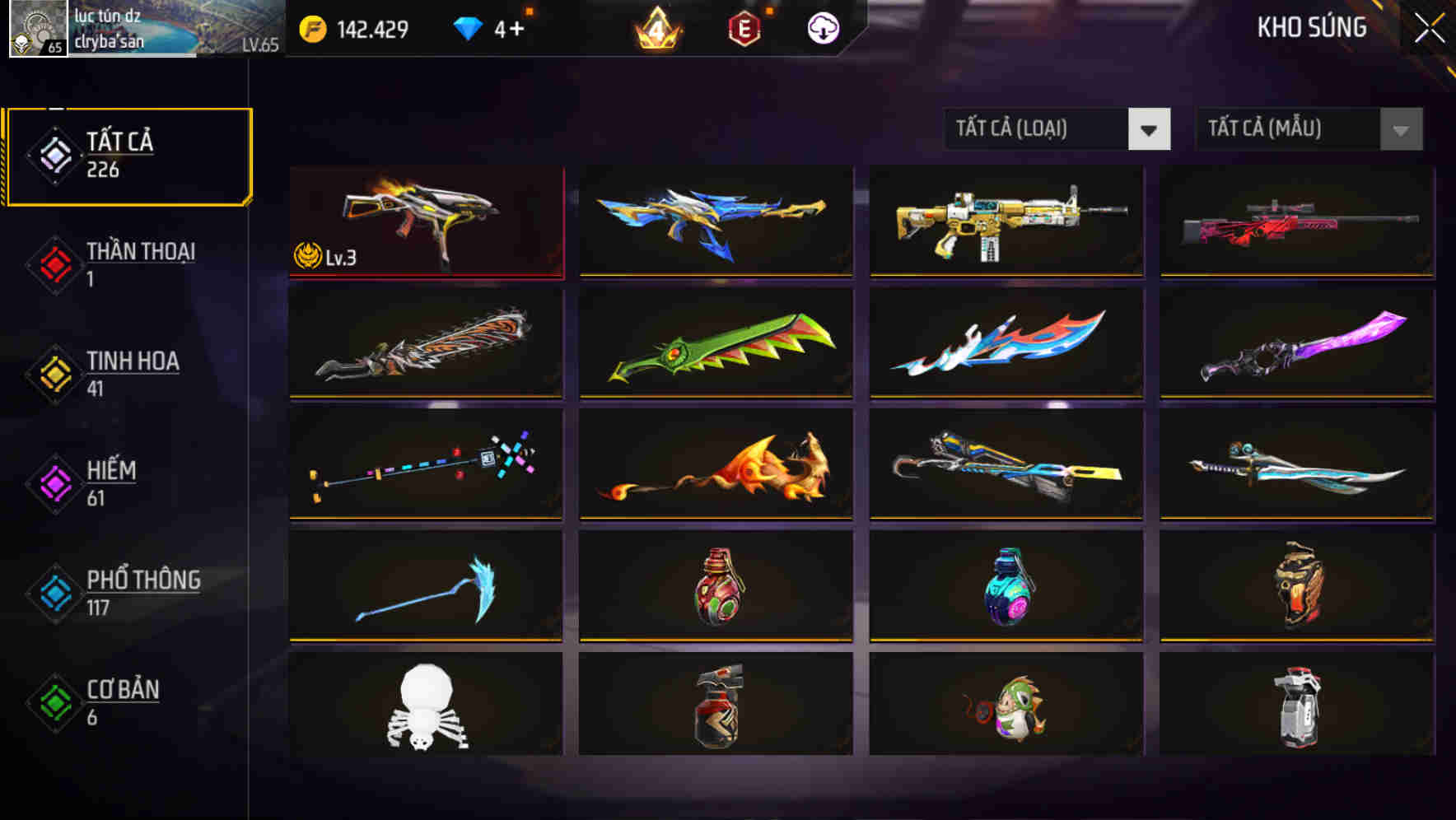Image resolution: width=1456 pixels, height=820 pixels.
Task: Click the blue diamond balance icon
Action: click(x=469, y=27)
